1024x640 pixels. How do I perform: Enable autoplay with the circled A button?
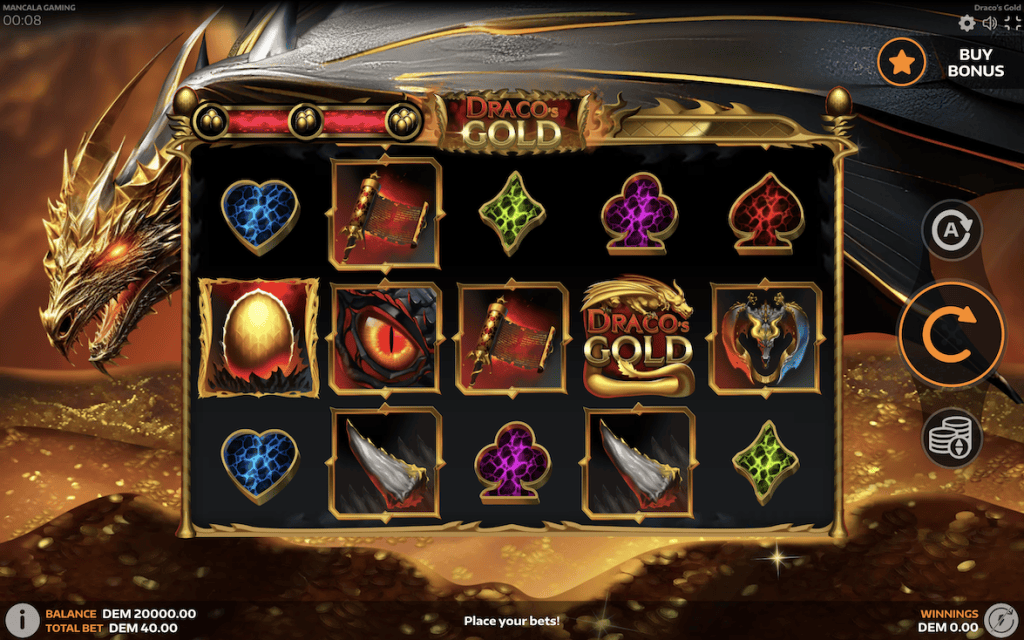coord(951,229)
